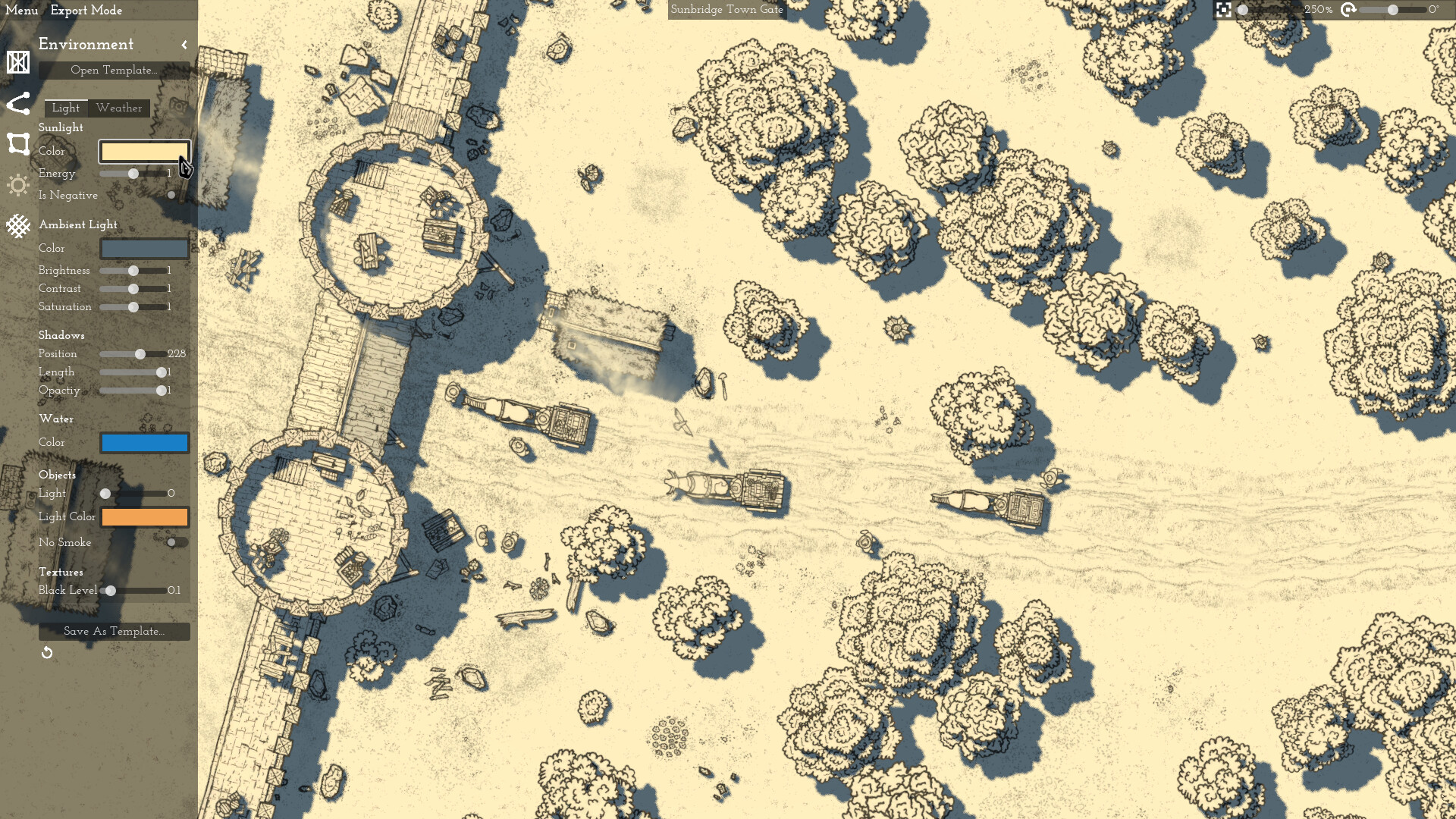
Task: Click the Open Template button
Action: click(x=115, y=71)
